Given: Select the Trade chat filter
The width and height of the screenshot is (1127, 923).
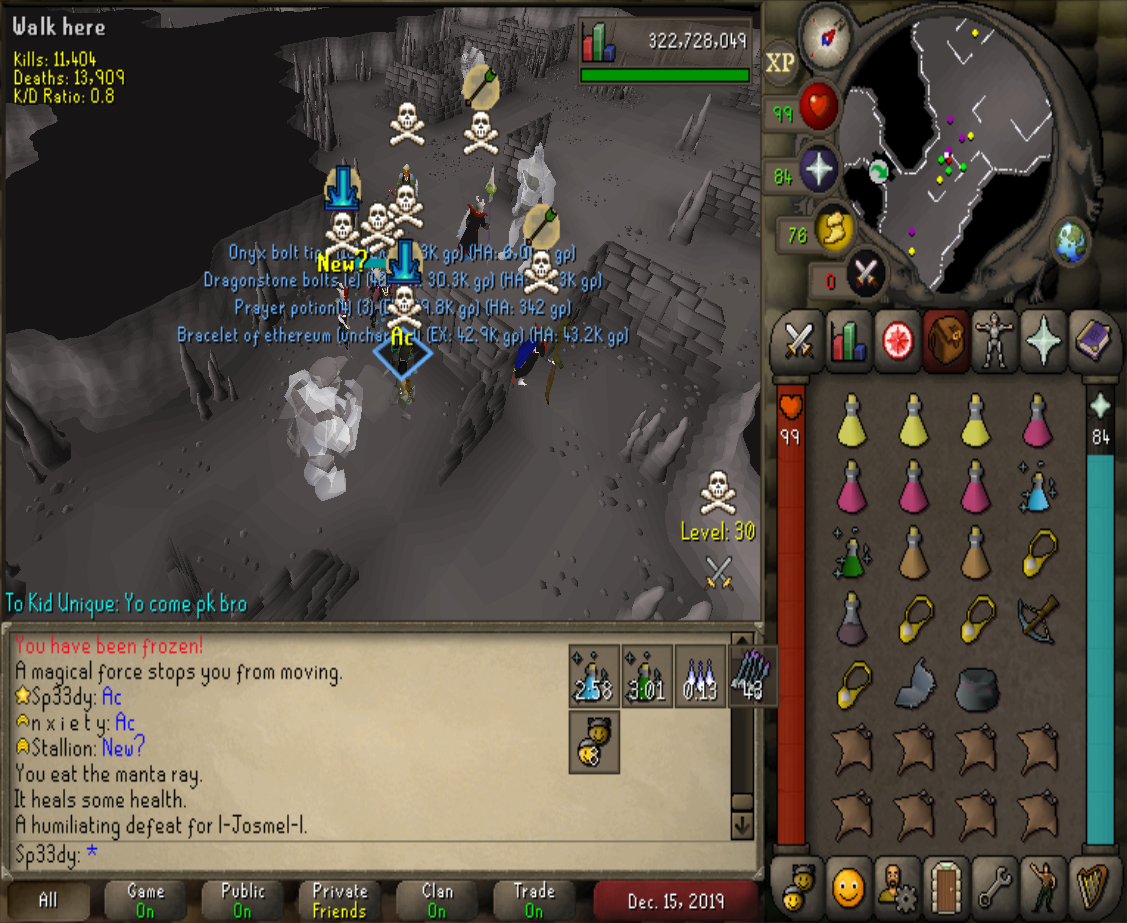Looking at the screenshot, I should [534, 900].
